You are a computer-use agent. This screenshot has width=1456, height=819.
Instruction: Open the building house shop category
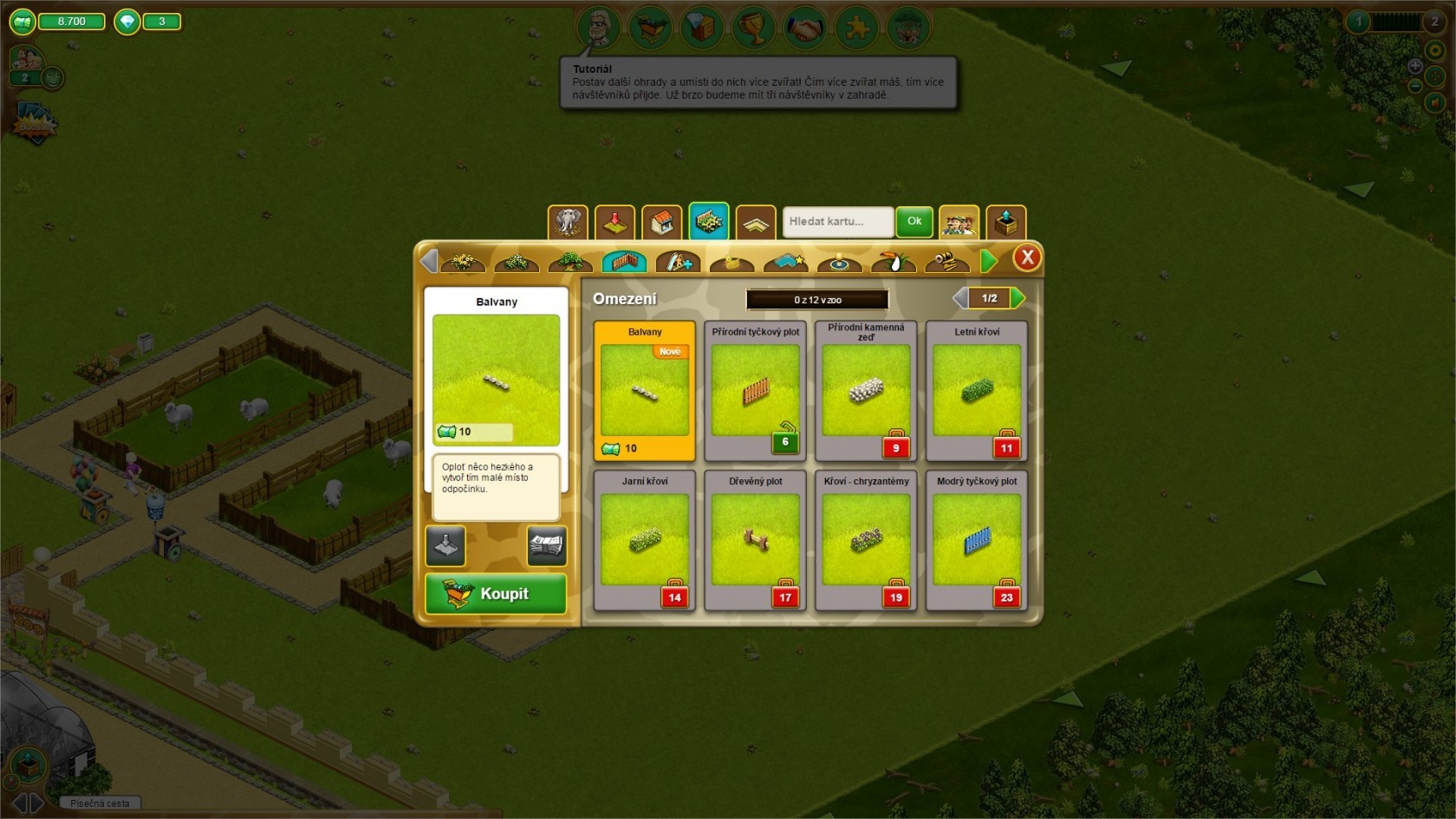pyautogui.click(x=661, y=223)
